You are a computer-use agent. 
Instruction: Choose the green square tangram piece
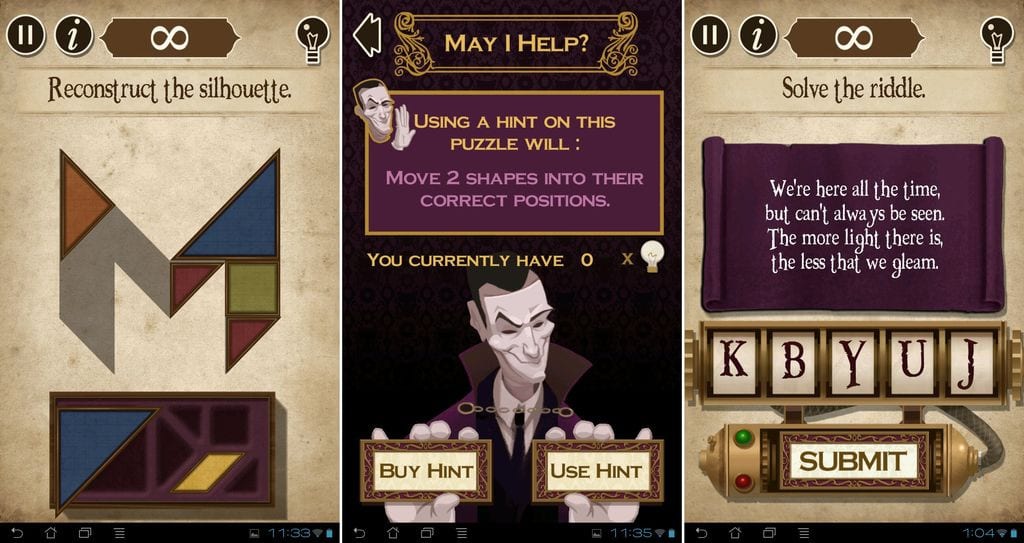(x=252, y=287)
